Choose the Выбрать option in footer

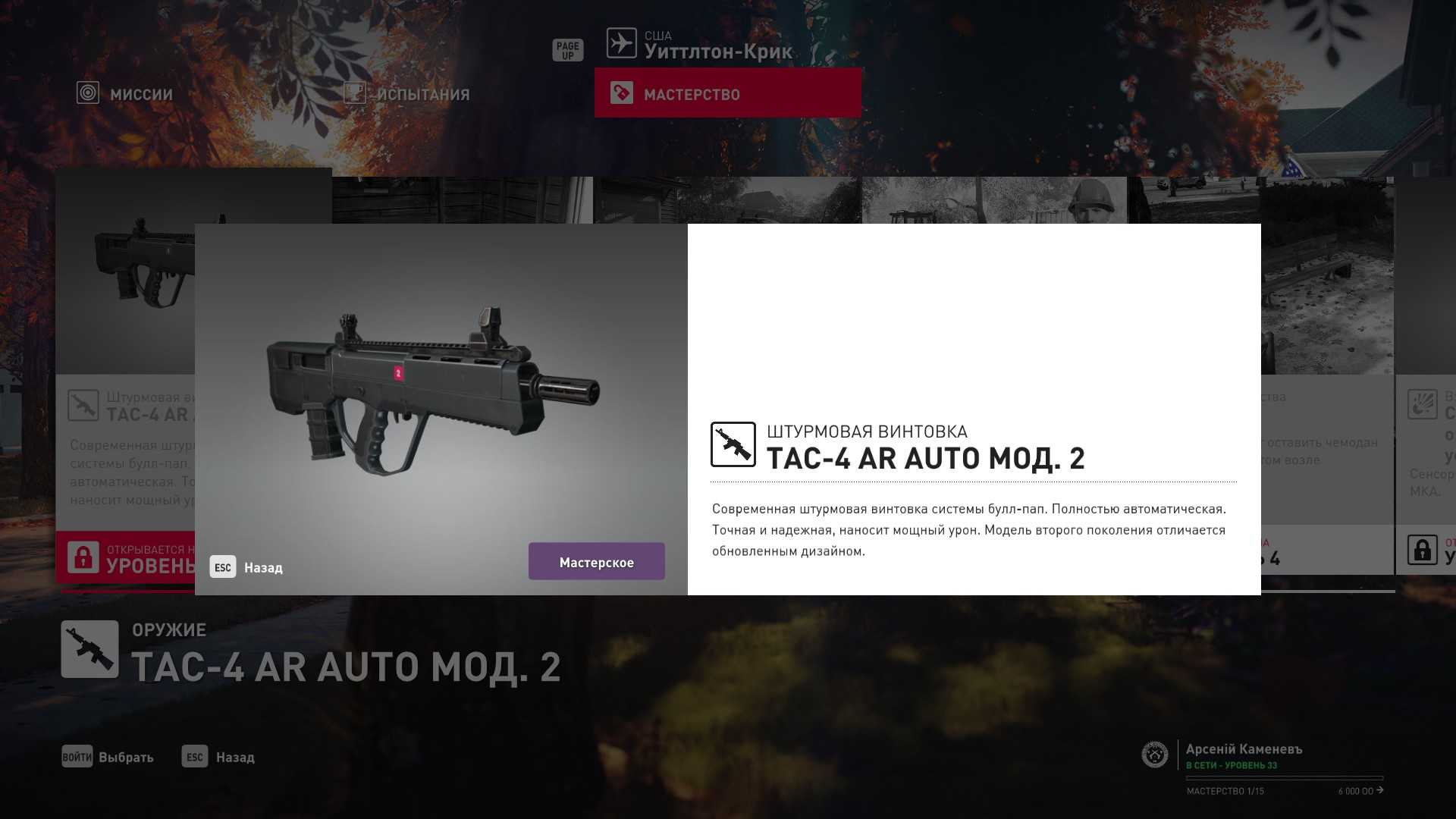[108, 757]
